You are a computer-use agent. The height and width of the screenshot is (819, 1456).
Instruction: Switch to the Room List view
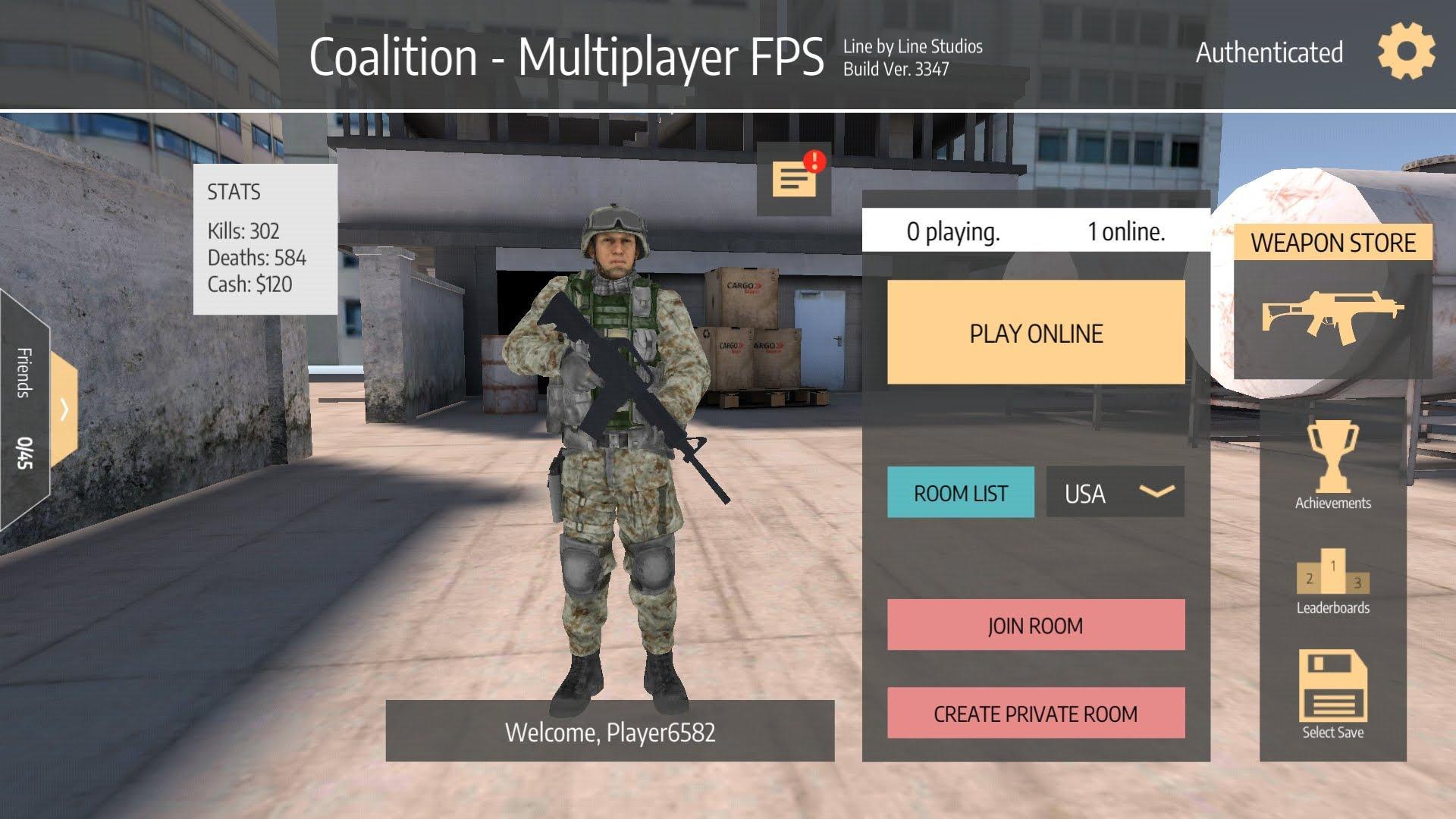pos(960,492)
